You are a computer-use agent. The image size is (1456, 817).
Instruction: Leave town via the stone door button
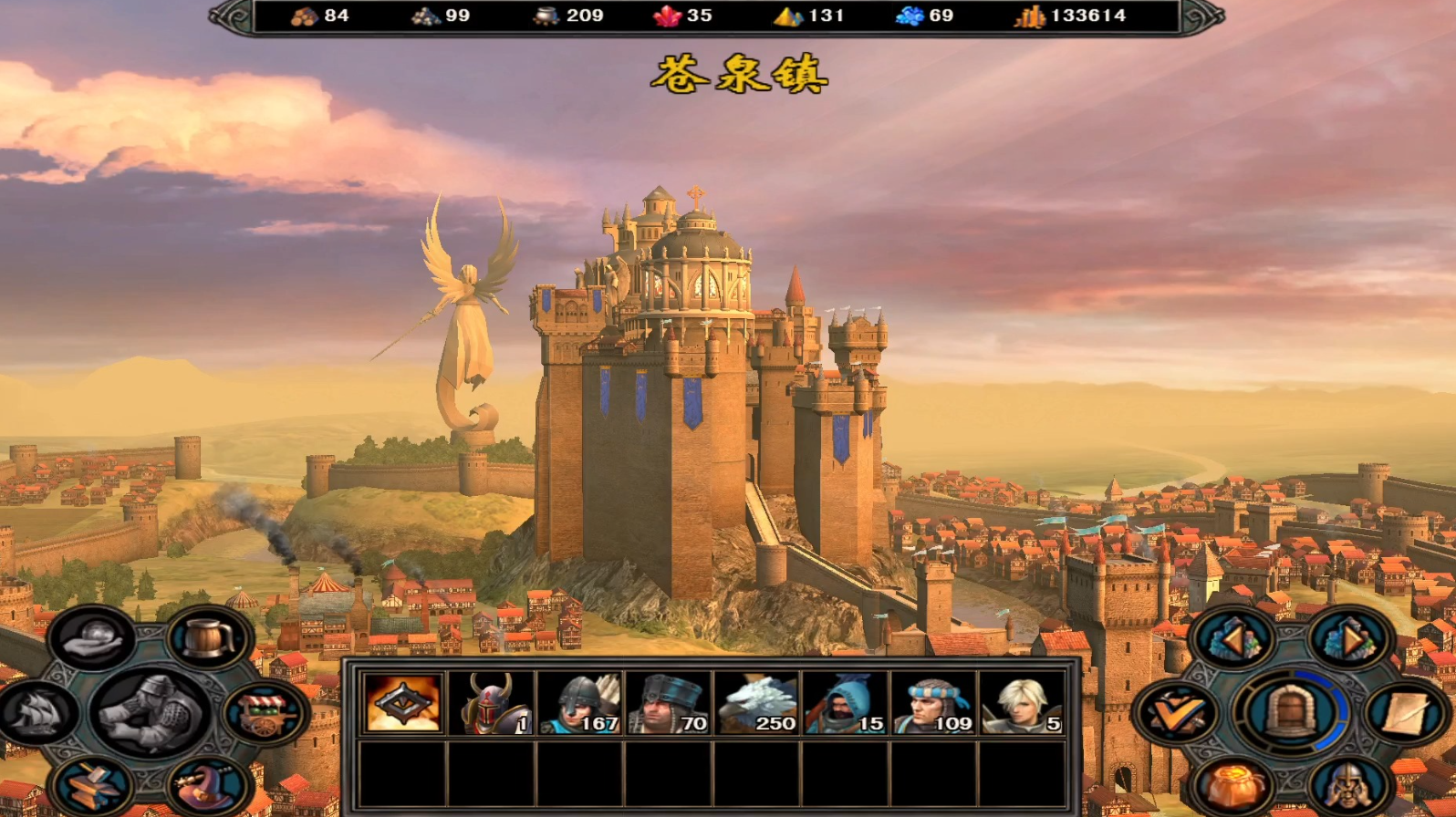coord(1290,712)
